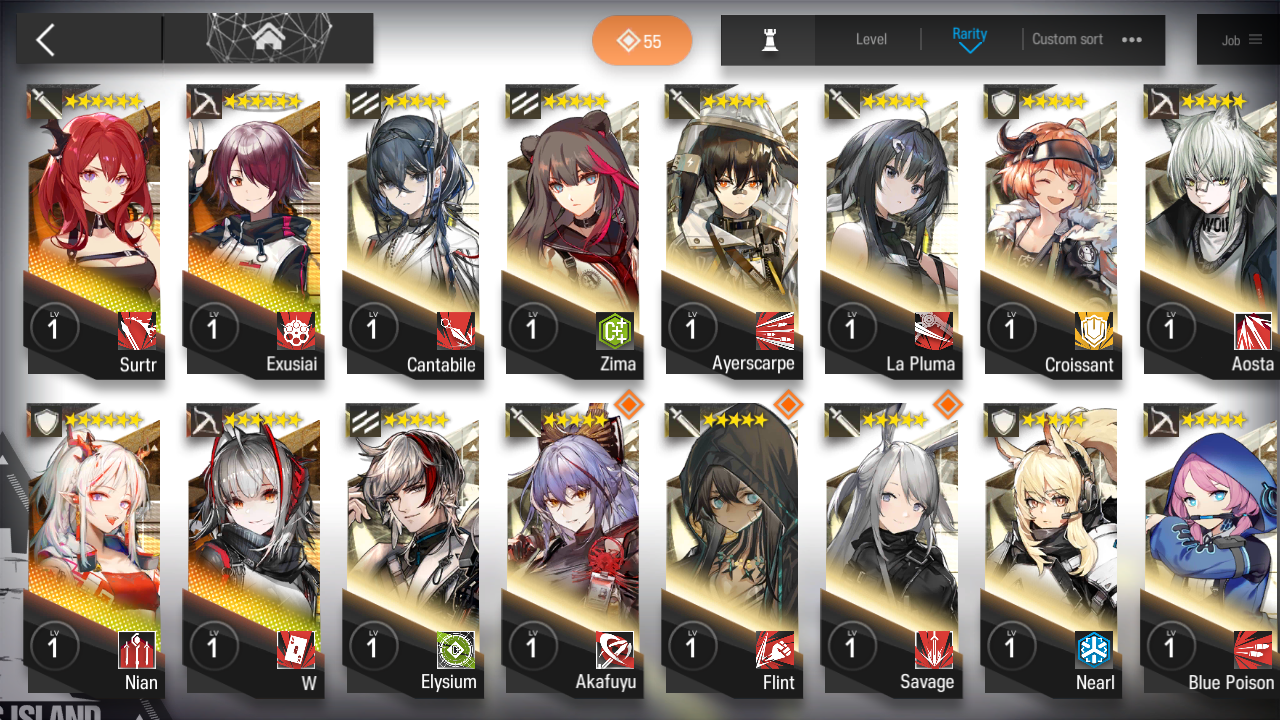Click the orange 55 currency button
This screenshot has width=1280, height=720.
[x=642, y=40]
